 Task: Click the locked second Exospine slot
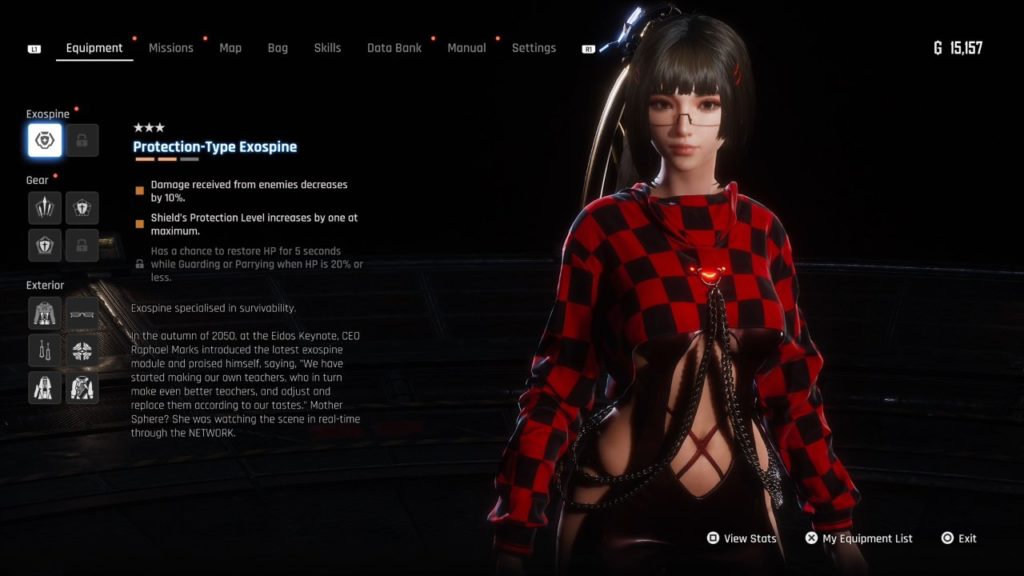[82, 141]
